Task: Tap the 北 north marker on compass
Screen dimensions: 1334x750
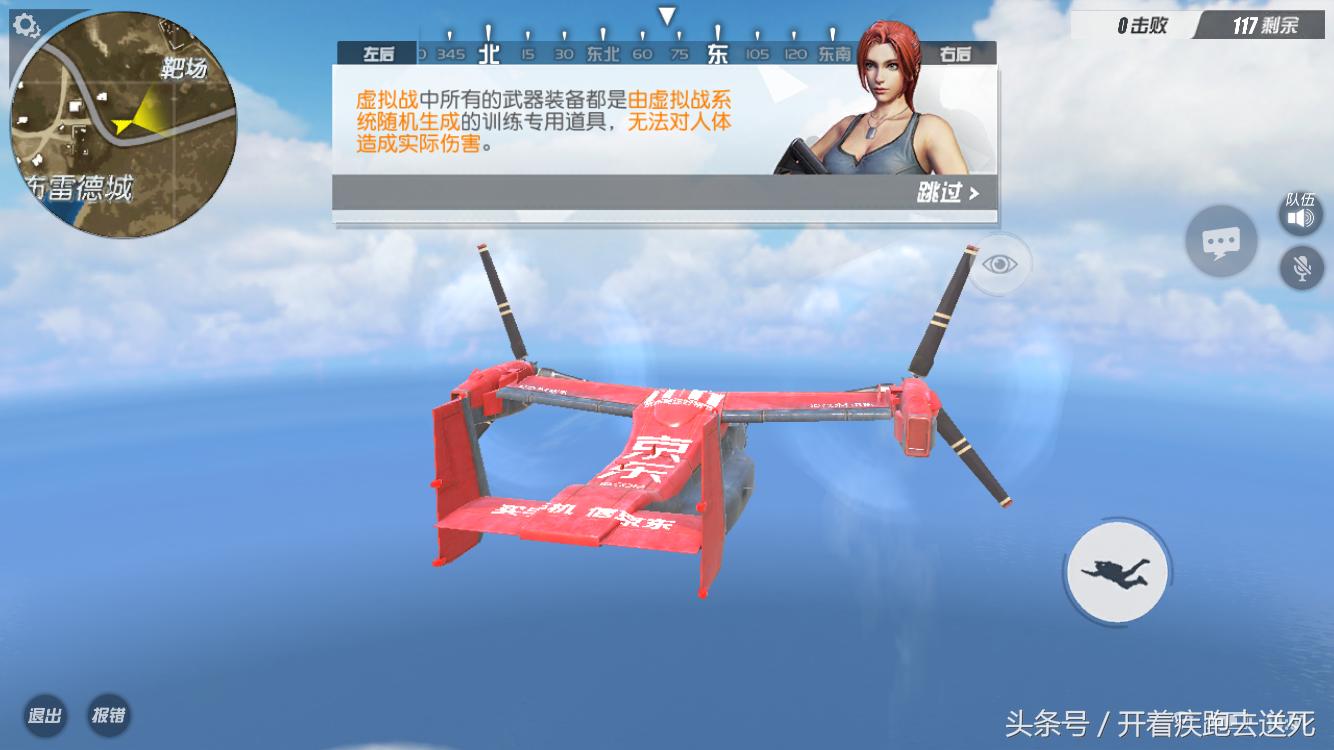Action: click(x=488, y=52)
